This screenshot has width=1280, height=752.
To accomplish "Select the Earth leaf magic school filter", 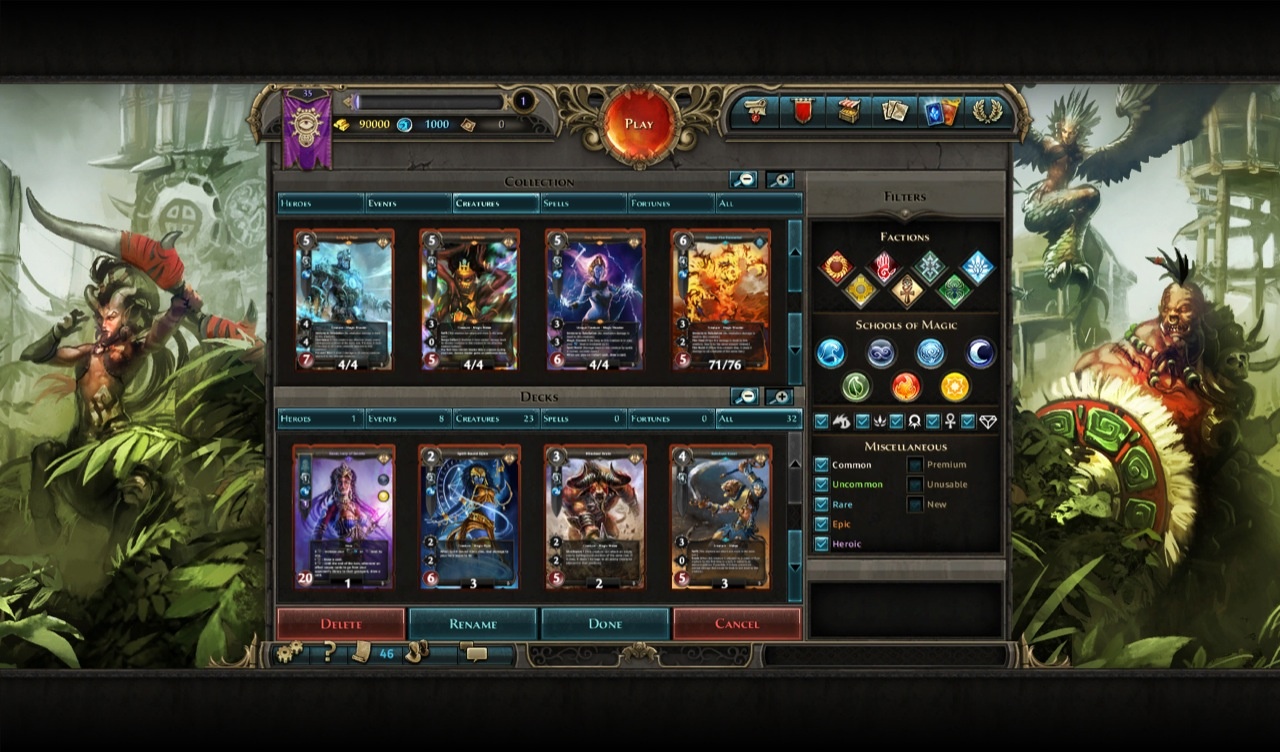I will (x=856, y=386).
